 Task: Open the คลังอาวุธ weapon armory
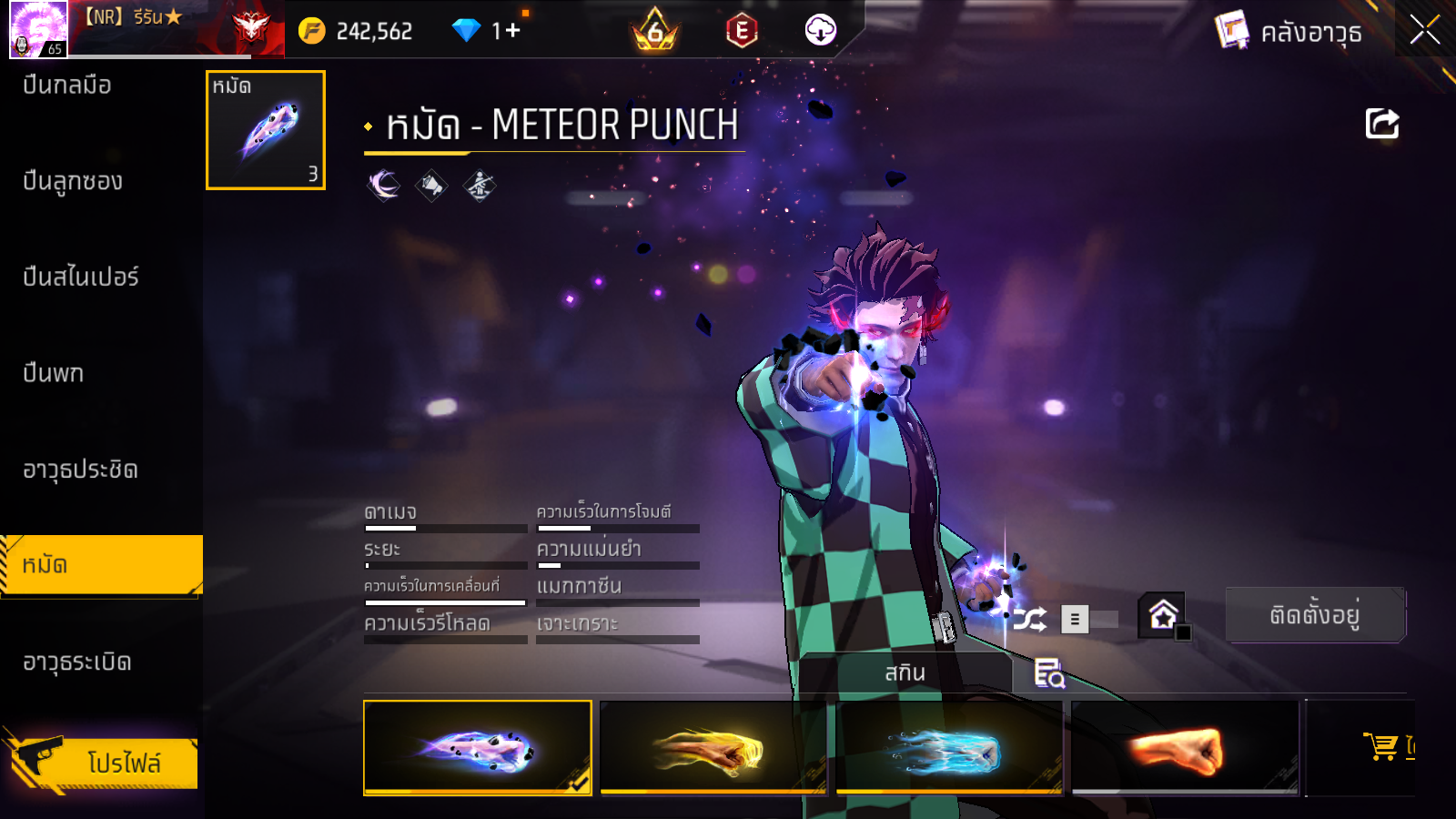click(1289, 32)
